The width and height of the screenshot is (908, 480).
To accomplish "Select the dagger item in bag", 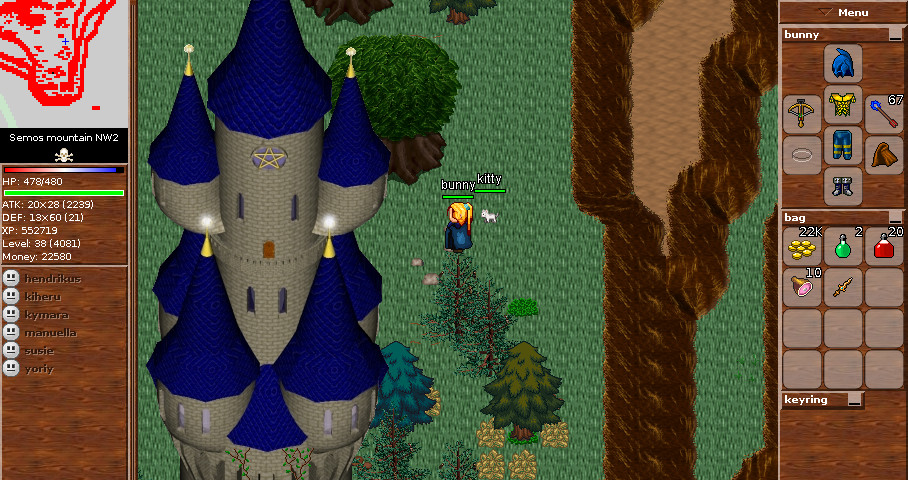I will [843, 288].
